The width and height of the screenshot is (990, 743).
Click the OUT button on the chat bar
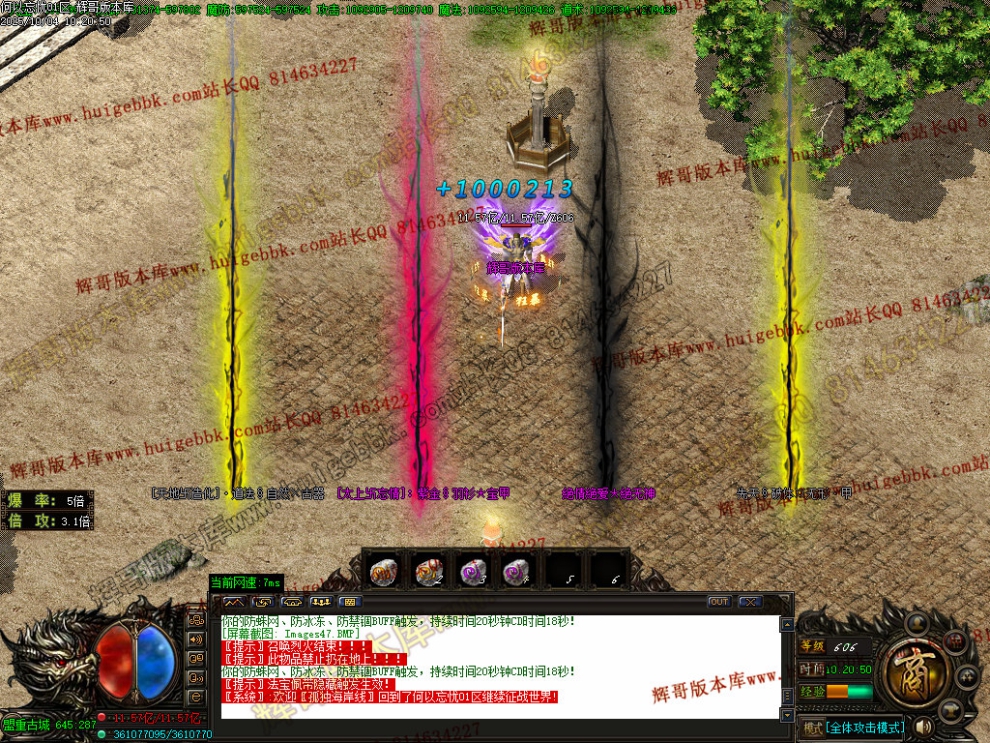tap(718, 602)
